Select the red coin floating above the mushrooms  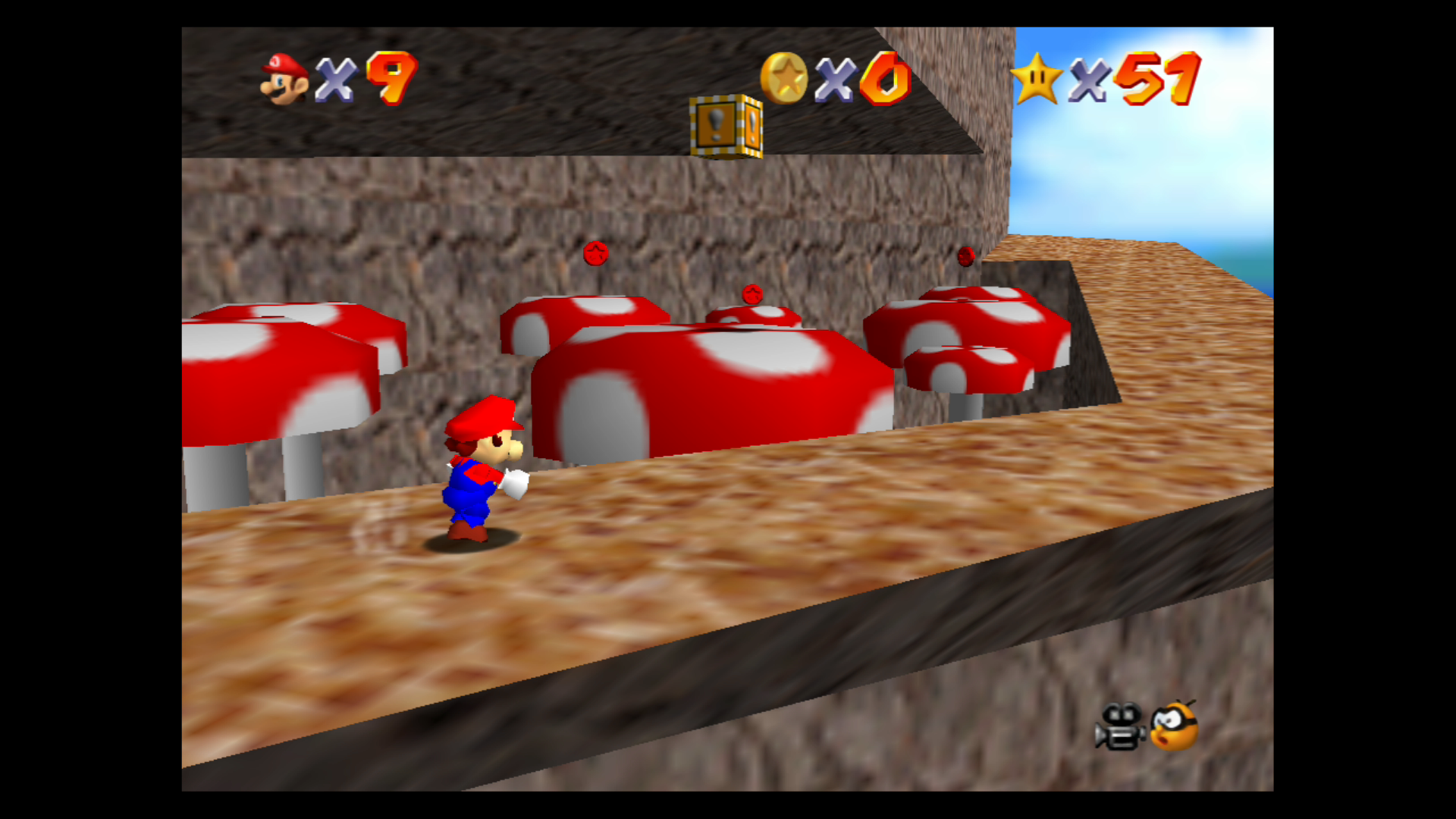point(596,253)
